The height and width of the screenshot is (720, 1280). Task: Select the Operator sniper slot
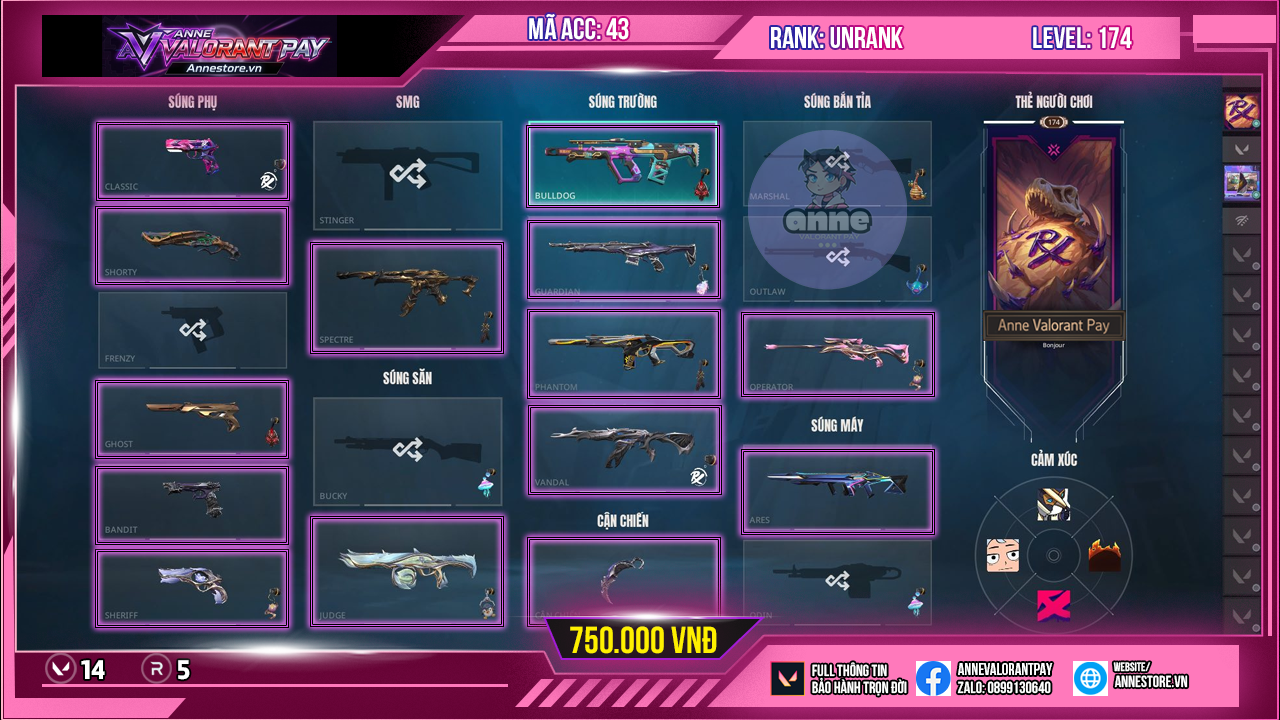point(837,354)
